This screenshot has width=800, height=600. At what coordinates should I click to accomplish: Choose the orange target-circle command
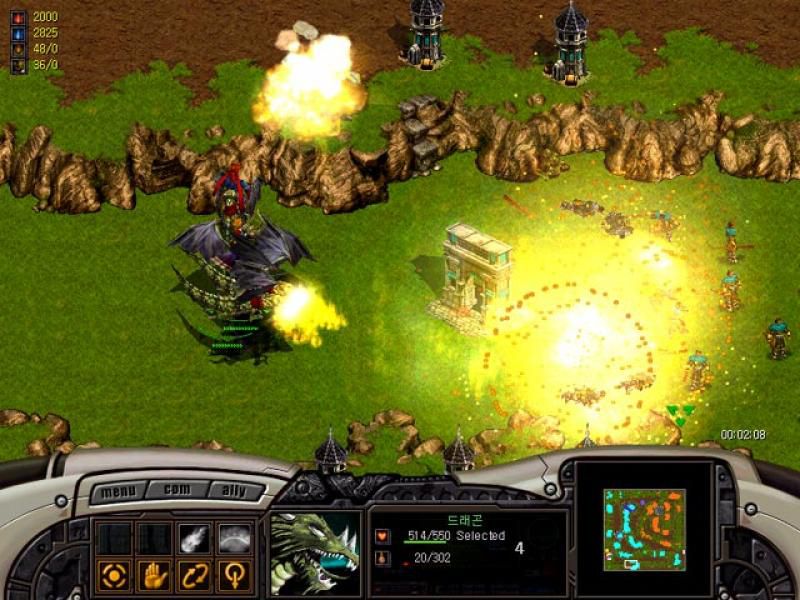(113, 574)
